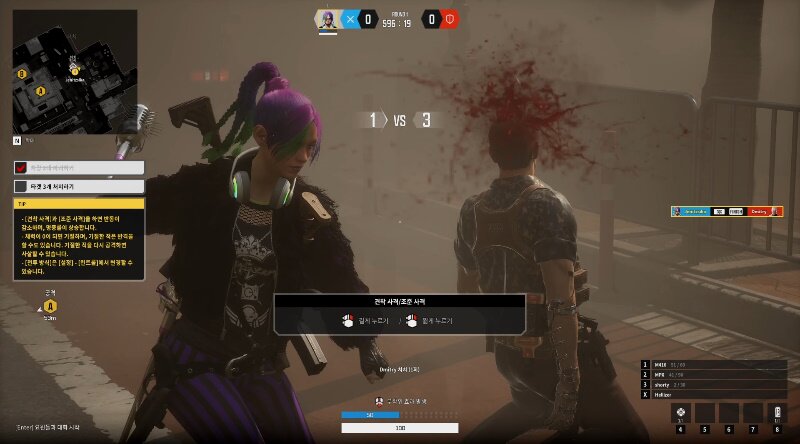Select the unchecked objective in the tracker
This screenshot has width=800, height=444.
click(x=80, y=186)
